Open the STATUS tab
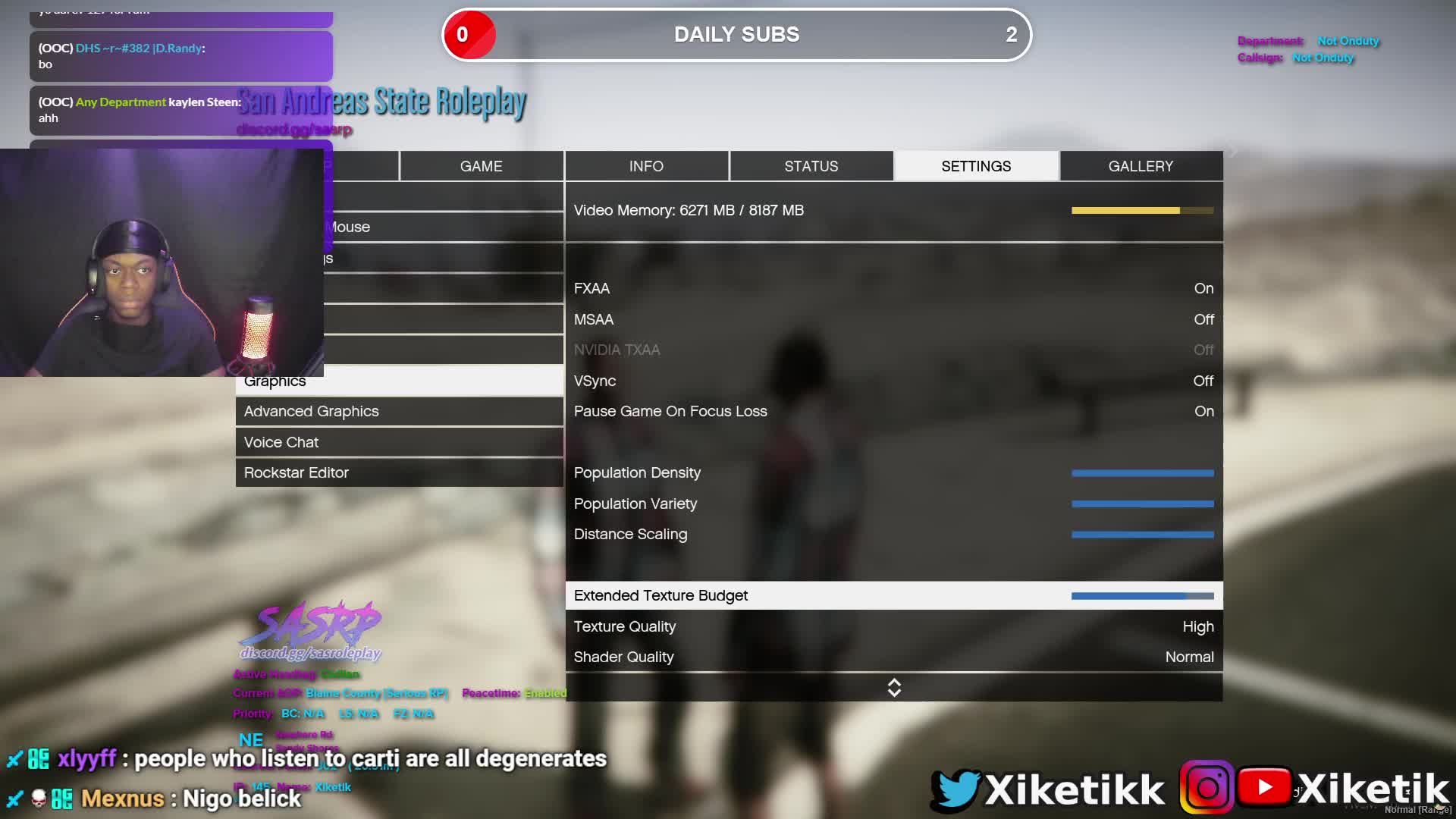This screenshot has height=819, width=1456. point(811,166)
